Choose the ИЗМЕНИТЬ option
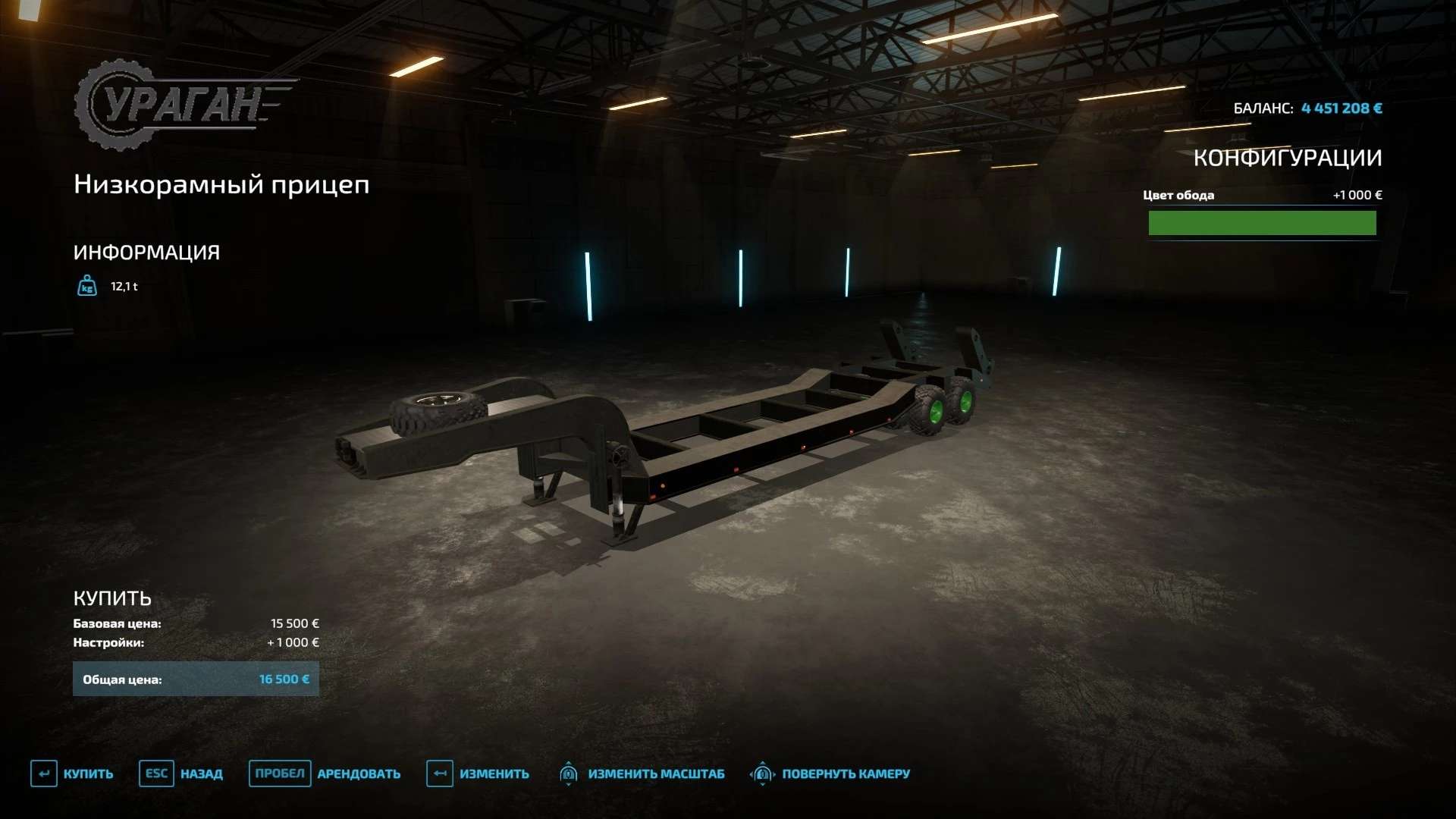The width and height of the screenshot is (1456, 819). 479,773
